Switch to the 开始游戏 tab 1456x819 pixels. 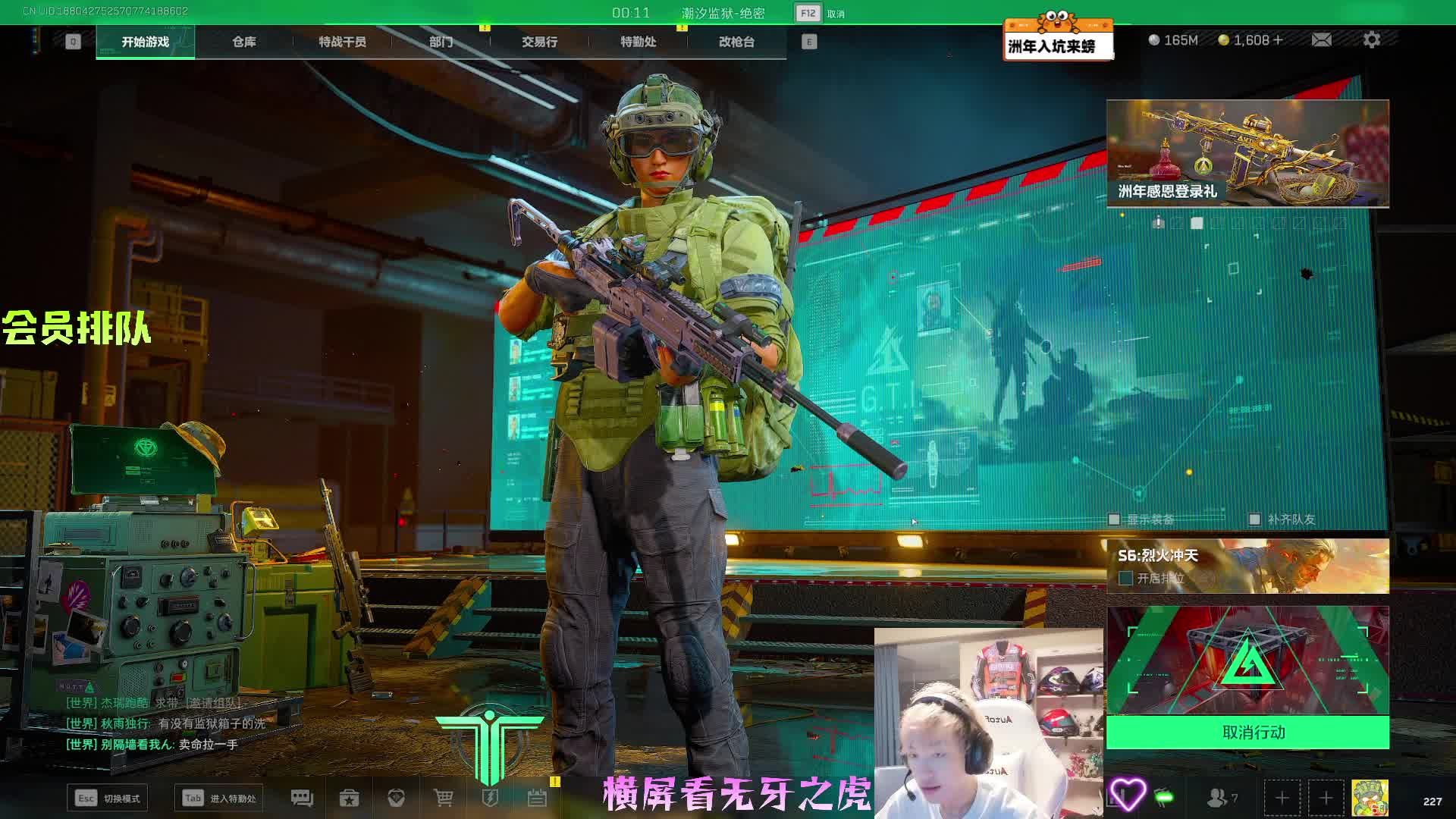pos(146,42)
